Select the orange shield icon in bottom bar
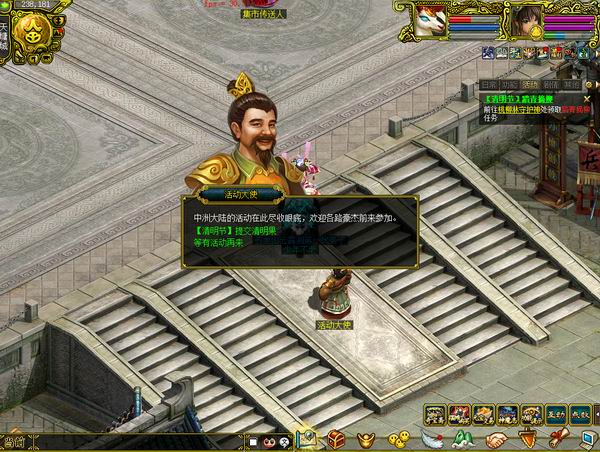The height and width of the screenshot is (452, 600). (527, 439)
